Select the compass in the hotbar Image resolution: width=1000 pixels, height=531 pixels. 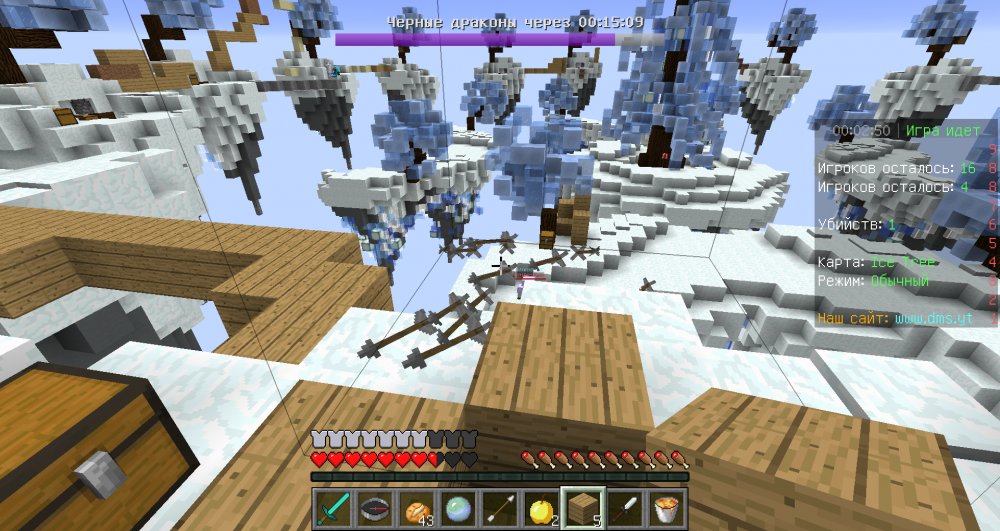376,508
